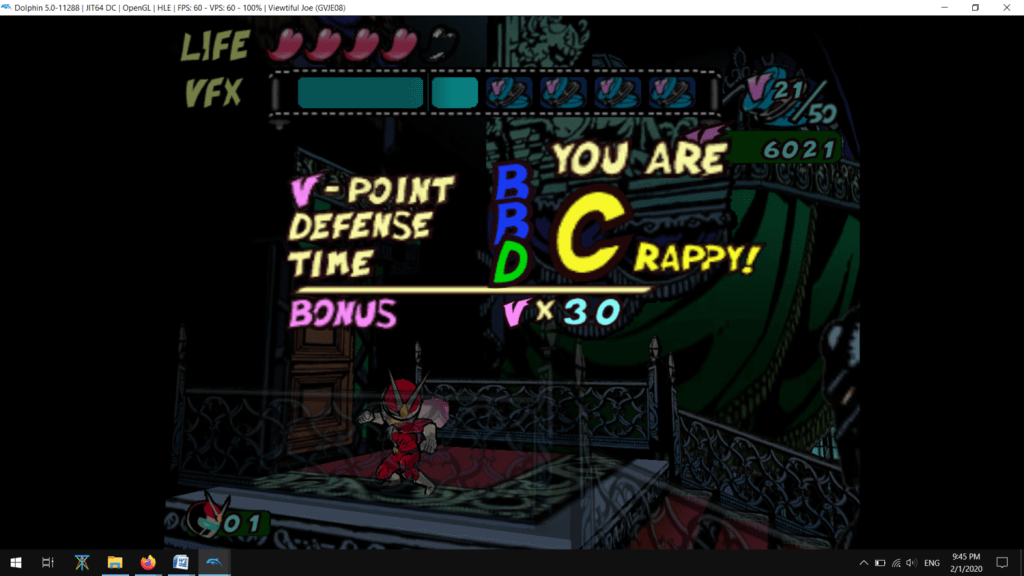Minimize the Dolphin emulator window

point(944,7)
